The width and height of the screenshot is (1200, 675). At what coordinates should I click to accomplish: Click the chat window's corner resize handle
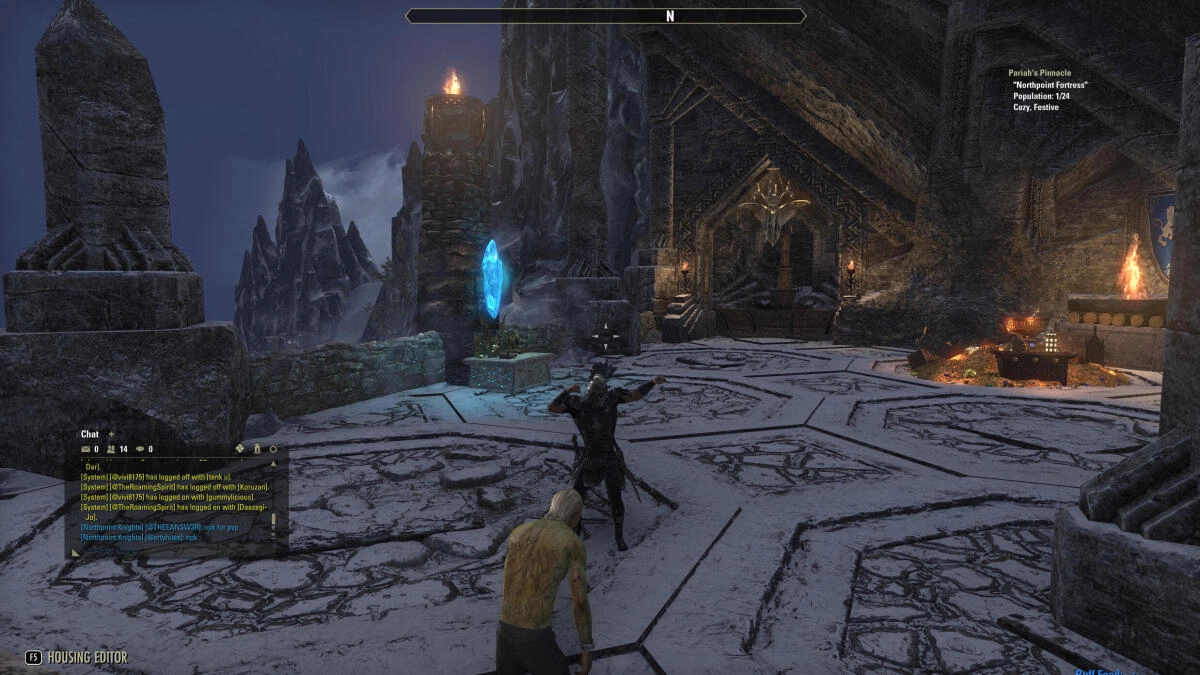pos(74,551)
